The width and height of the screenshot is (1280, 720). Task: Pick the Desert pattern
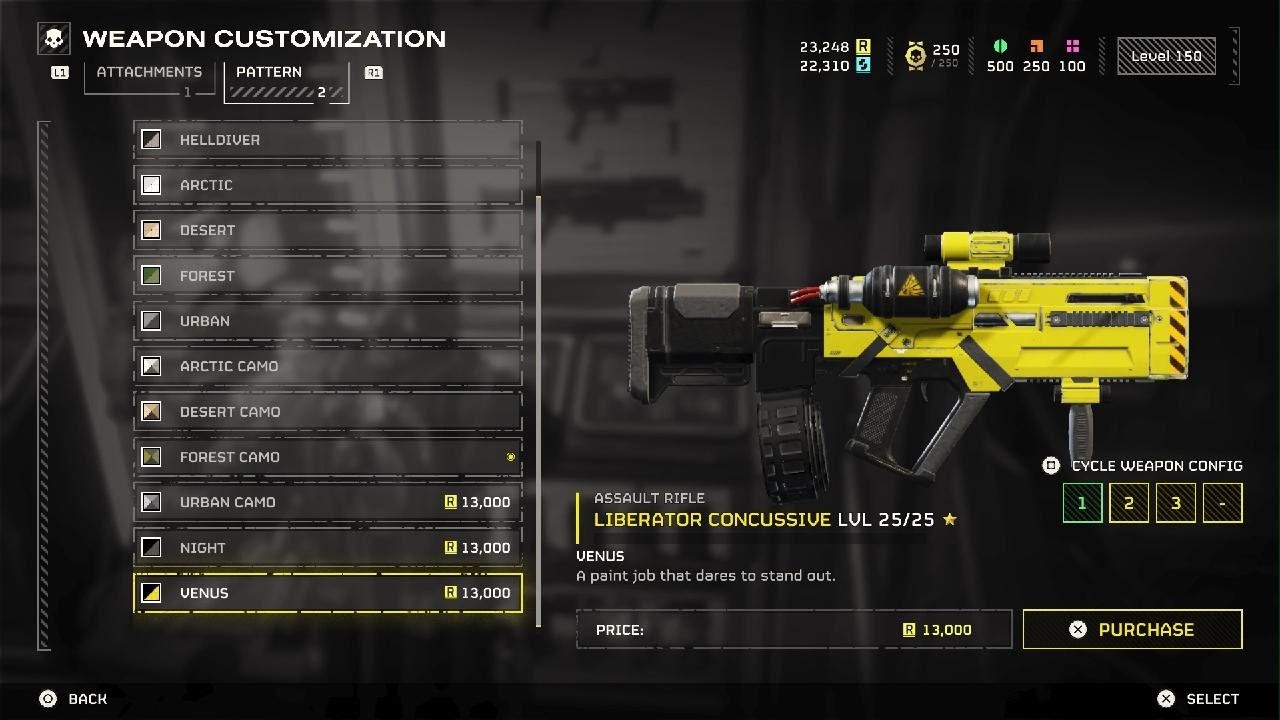[328, 230]
